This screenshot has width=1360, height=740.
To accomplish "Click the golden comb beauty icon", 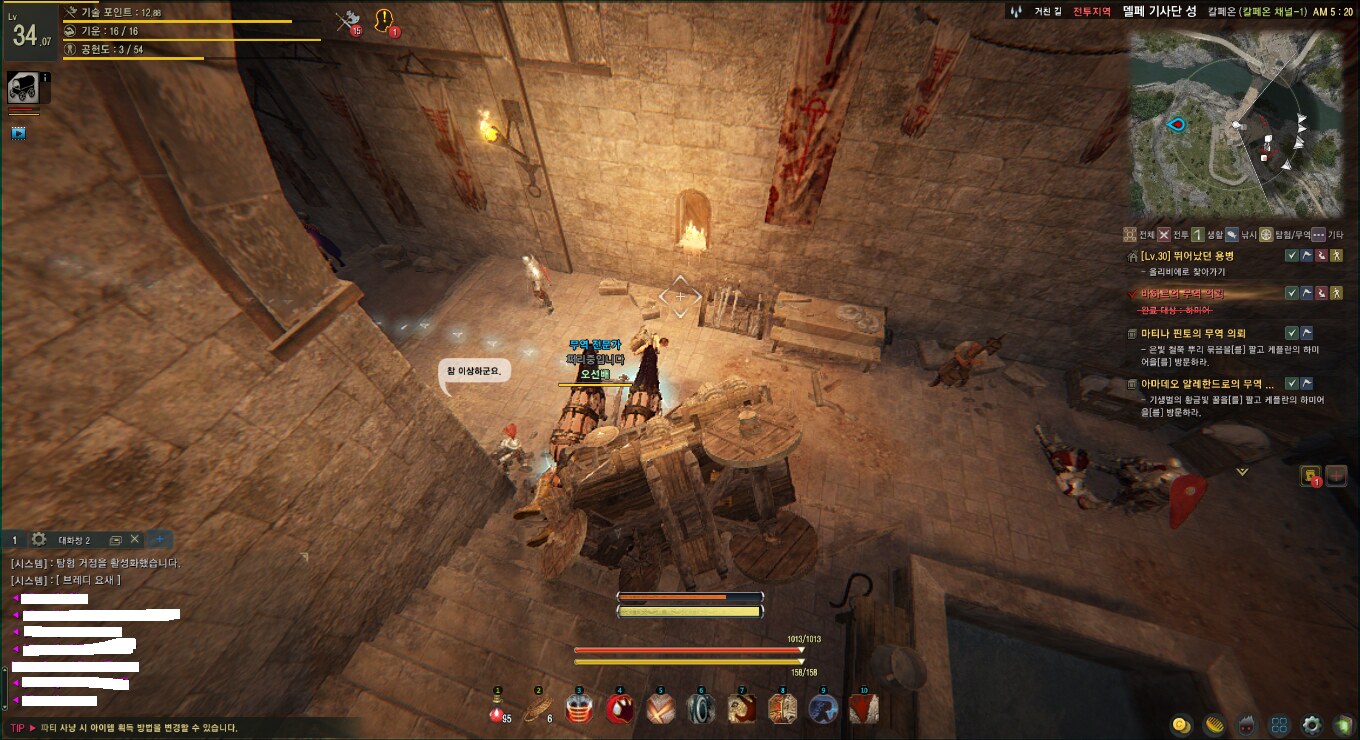I will (1214, 725).
